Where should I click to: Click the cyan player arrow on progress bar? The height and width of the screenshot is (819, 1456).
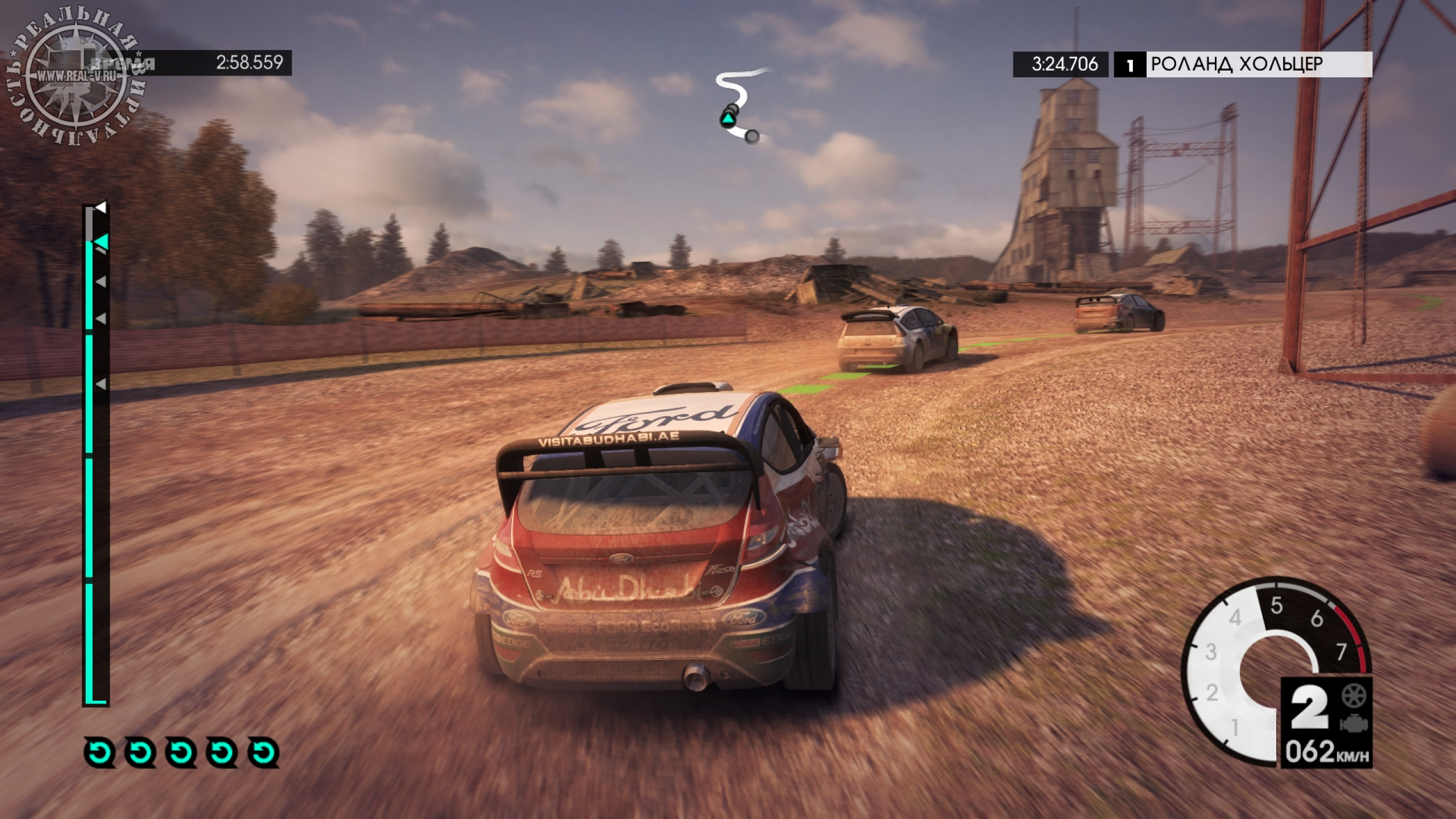(x=101, y=243)
